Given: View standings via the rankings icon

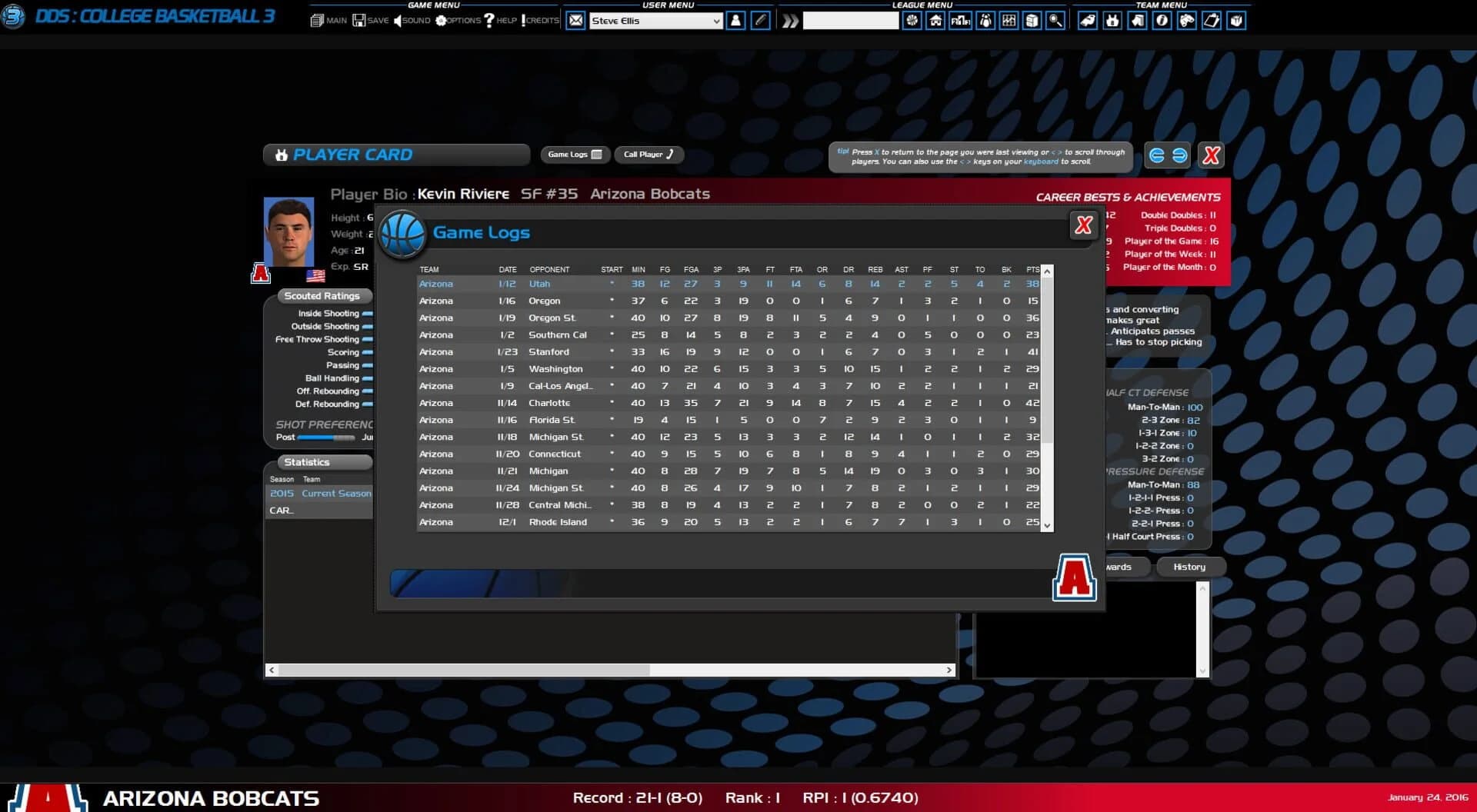Looking at the screenshot, I should [x=959, y=21].
